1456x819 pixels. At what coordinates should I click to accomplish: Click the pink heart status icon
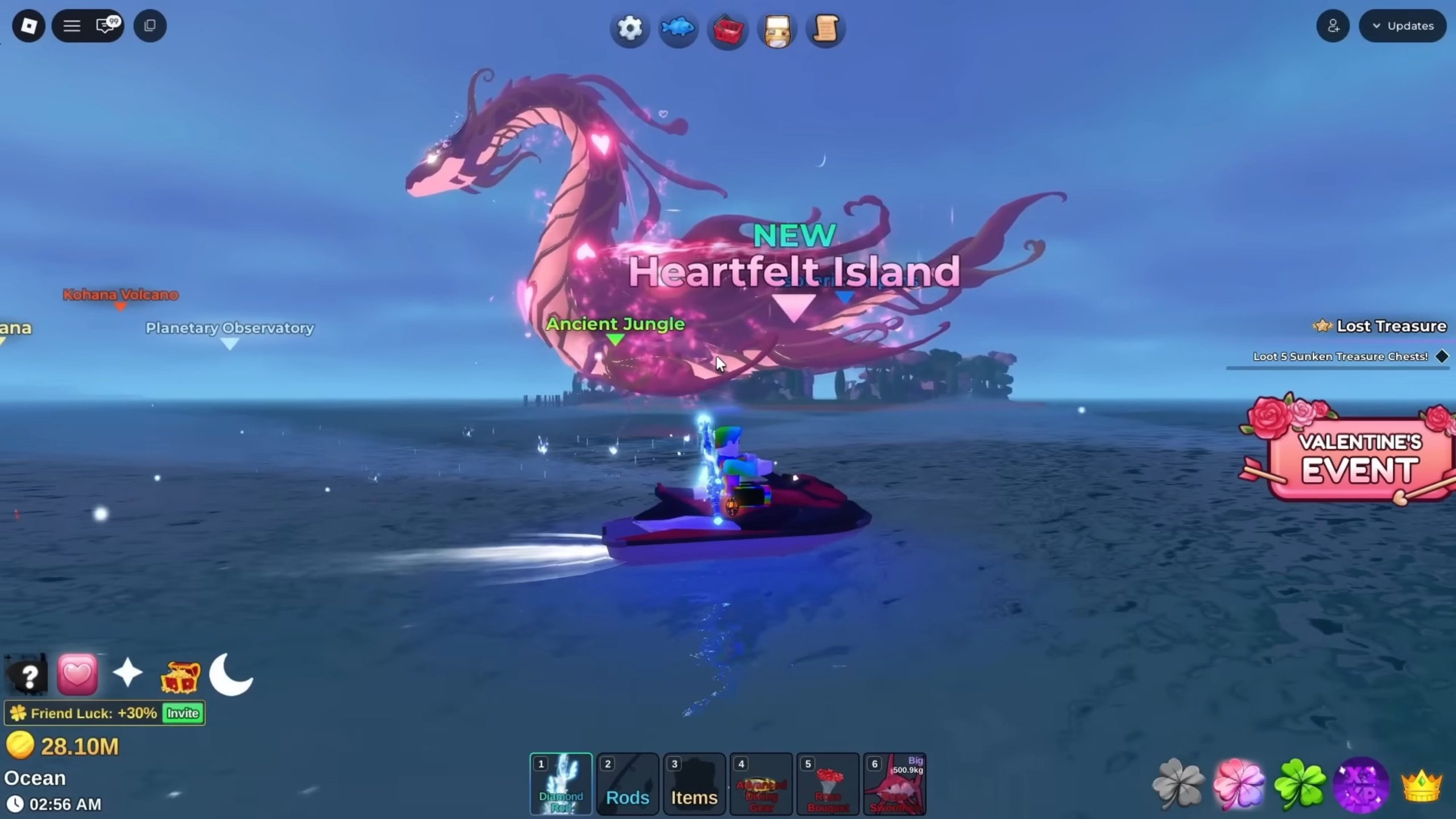[77, 675]
